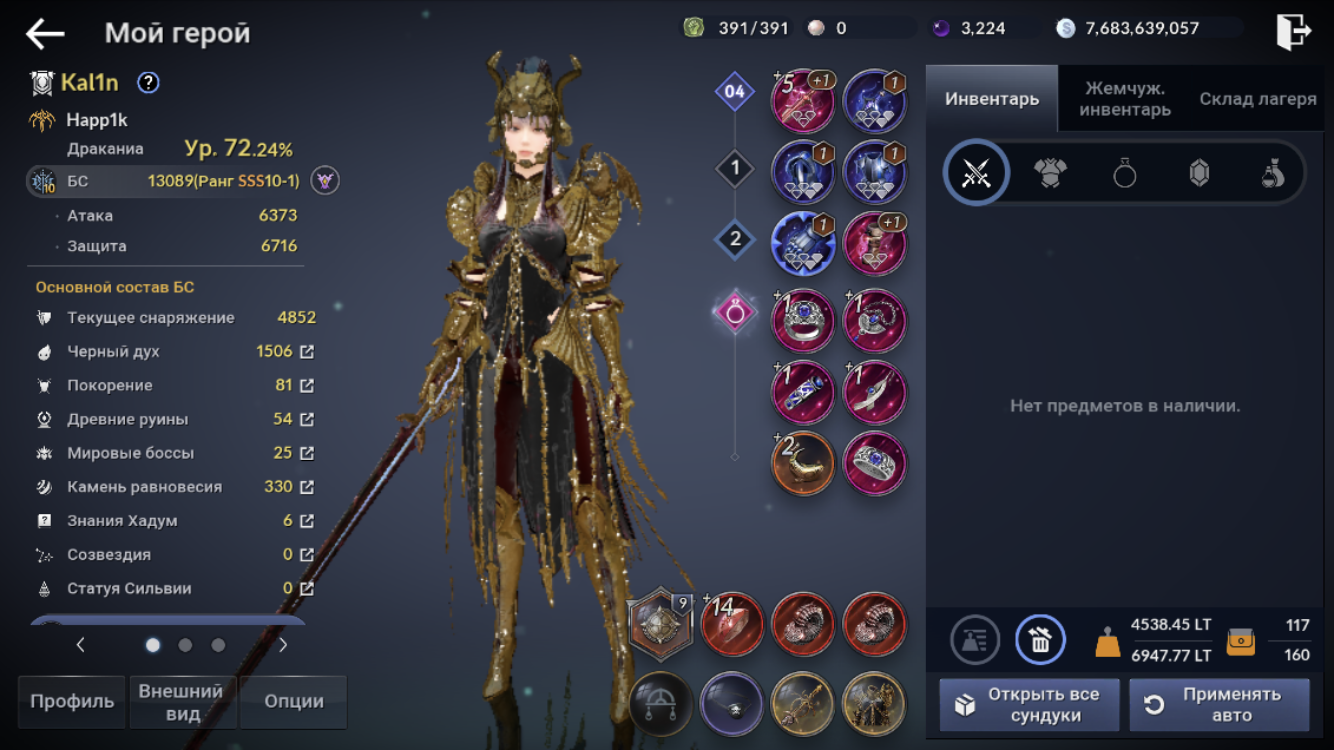Switch to the Жемчуж. инвентарь tab
The width and height of the screenshot is (1334, 750).
click(1125, 99)
